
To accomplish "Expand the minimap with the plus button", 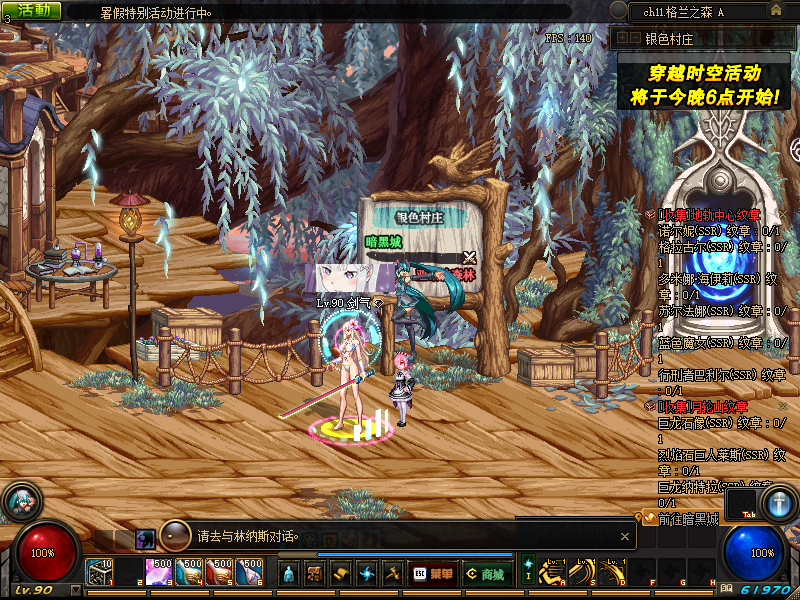I will (x=620, y=38).
